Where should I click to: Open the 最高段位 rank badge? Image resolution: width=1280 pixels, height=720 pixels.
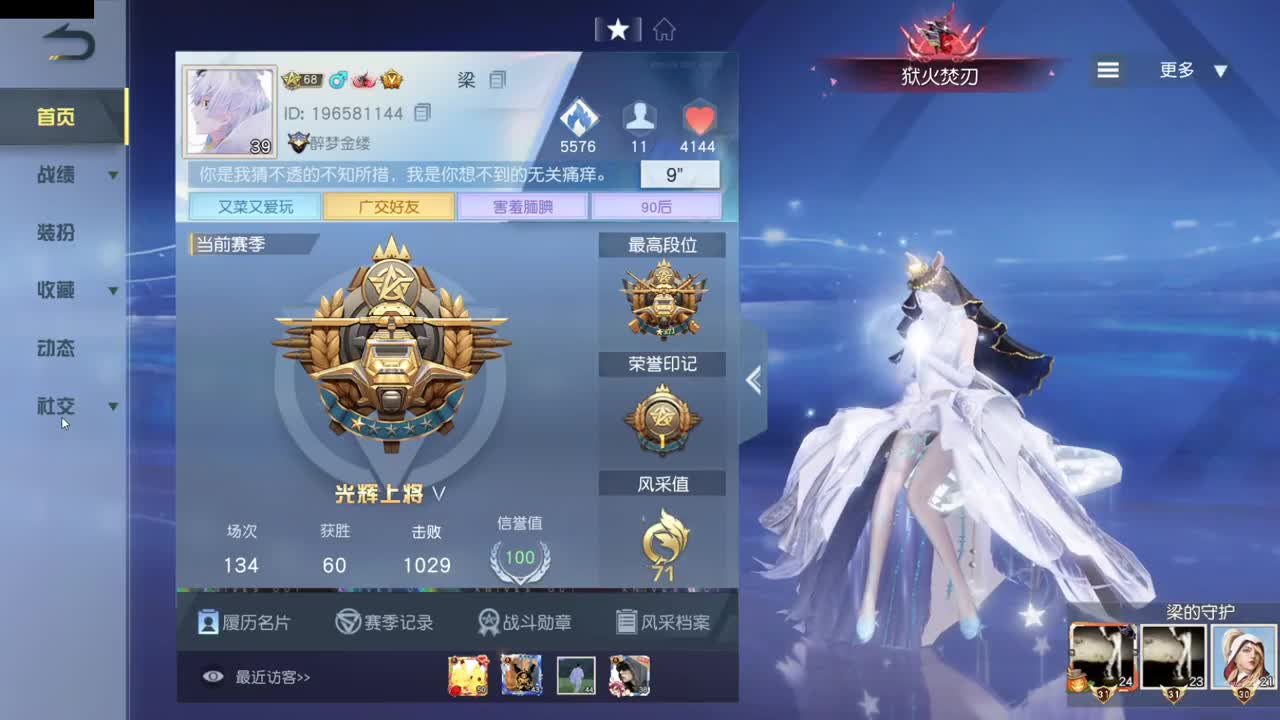(662, 300)
